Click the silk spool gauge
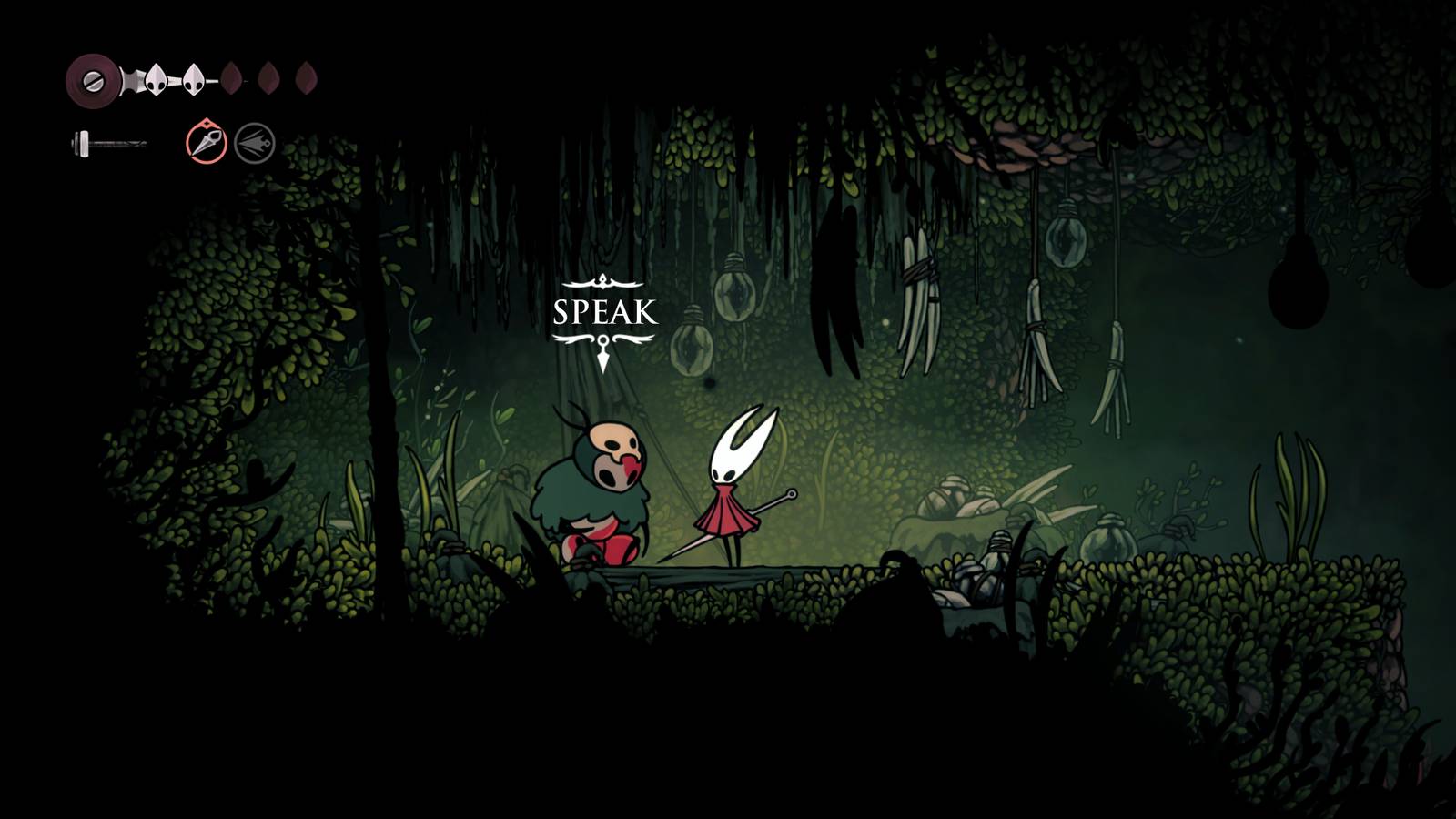This screenshot has width=1456, height=819. 94,82
